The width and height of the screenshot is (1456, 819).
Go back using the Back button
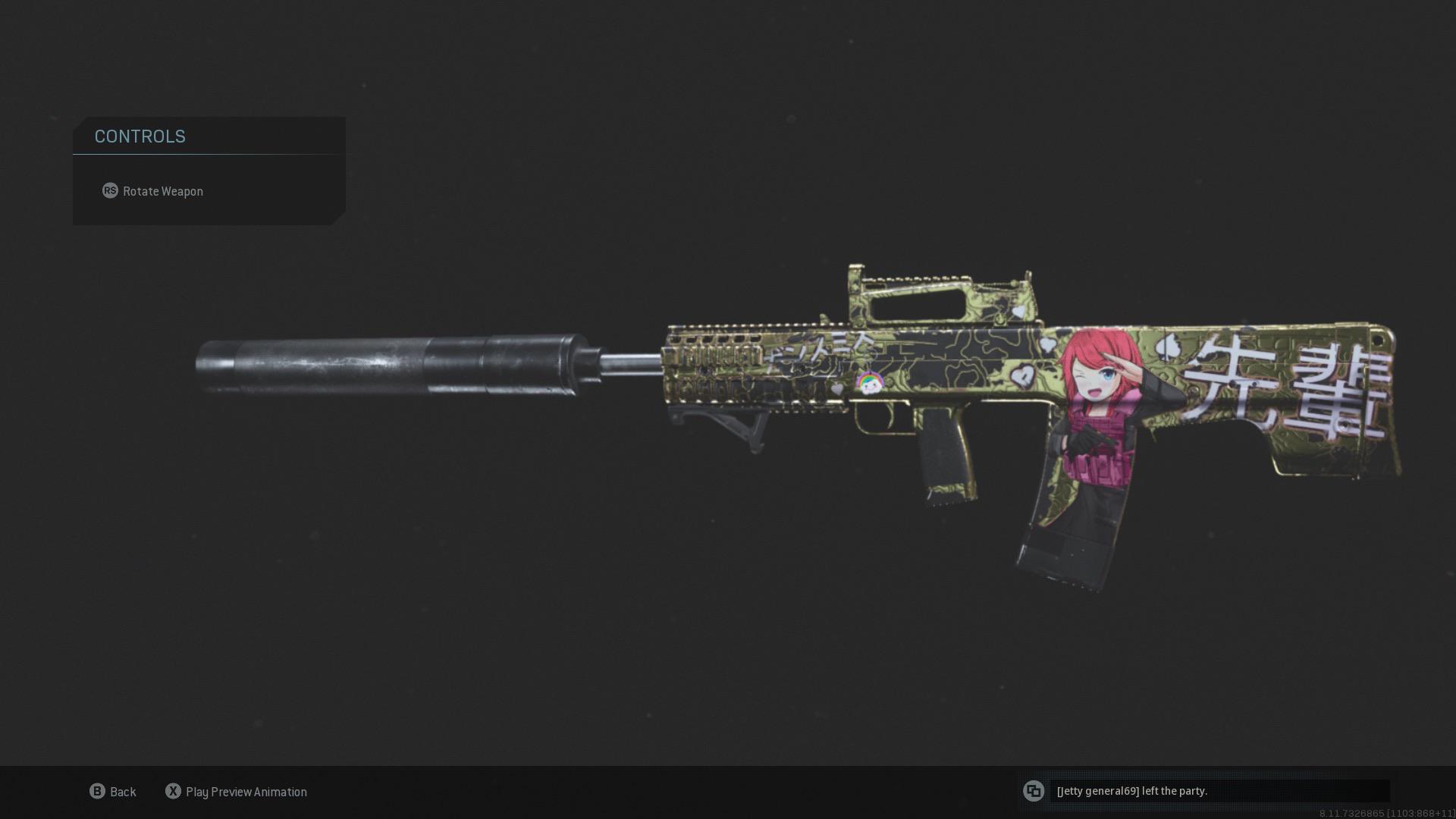point(113,792)
